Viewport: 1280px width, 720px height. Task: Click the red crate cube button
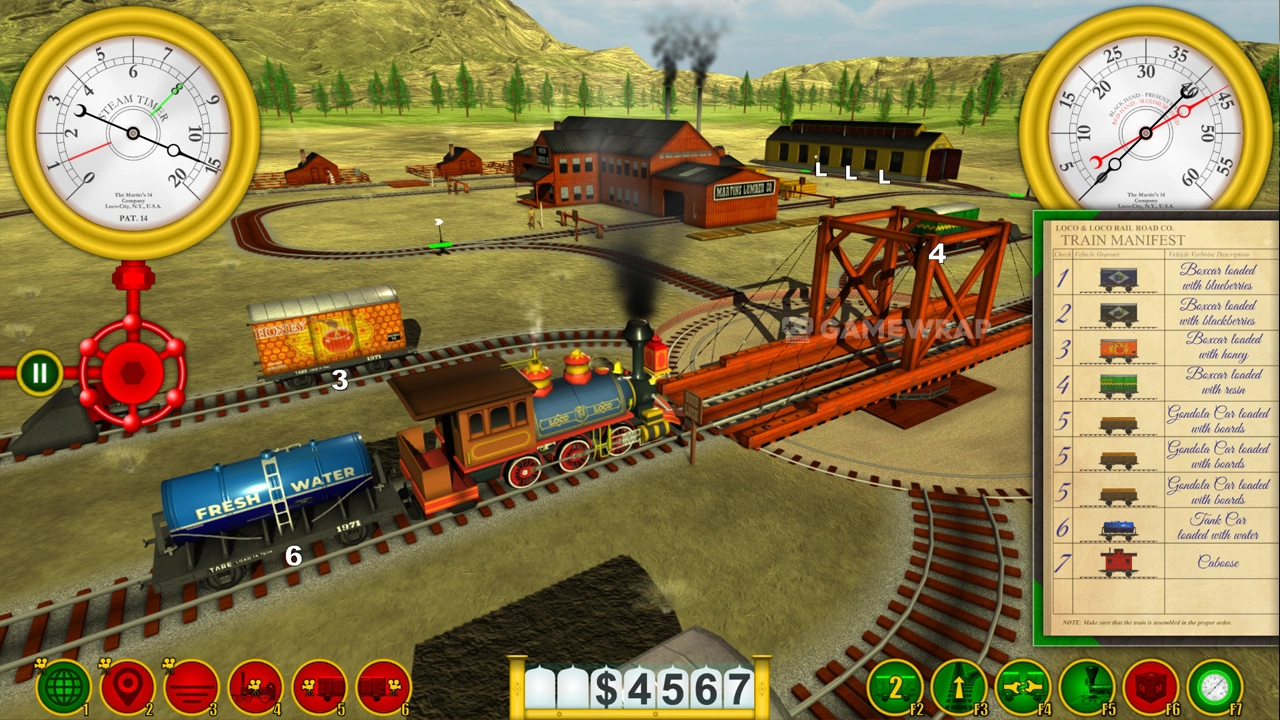click(x=1151, y=686)
